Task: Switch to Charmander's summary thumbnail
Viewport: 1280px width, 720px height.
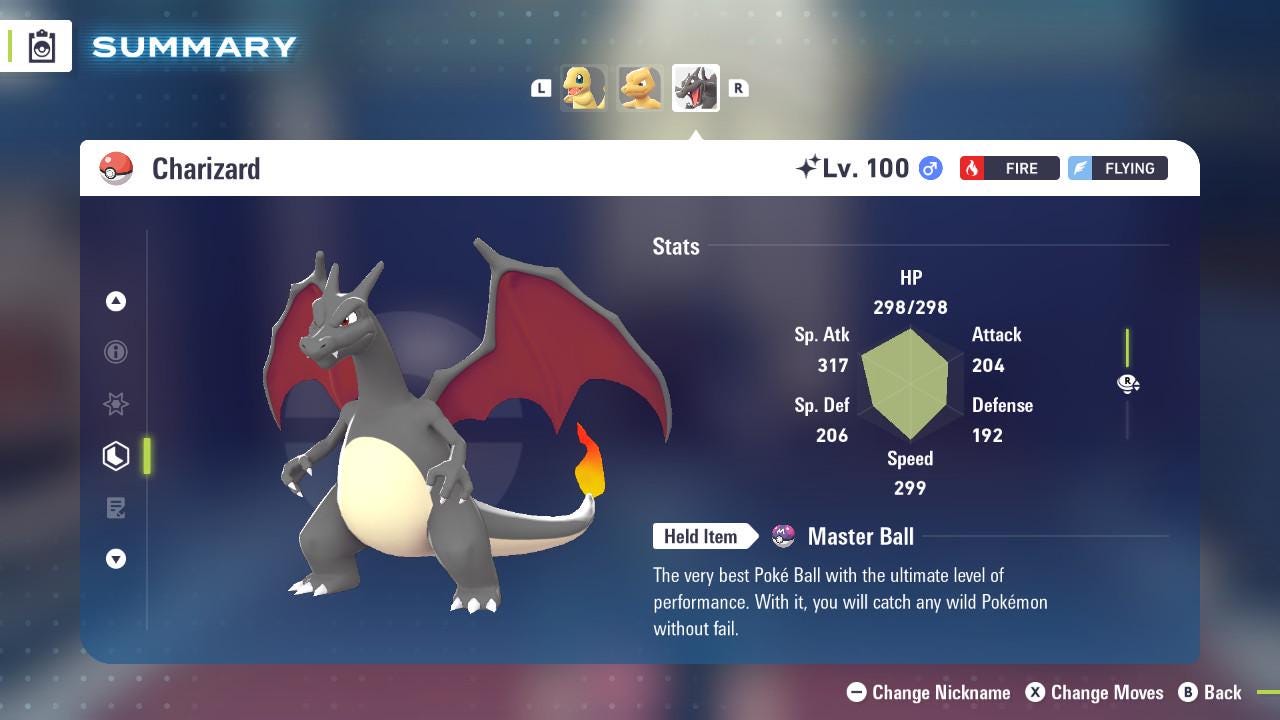Action: click(x=585, y=87)
